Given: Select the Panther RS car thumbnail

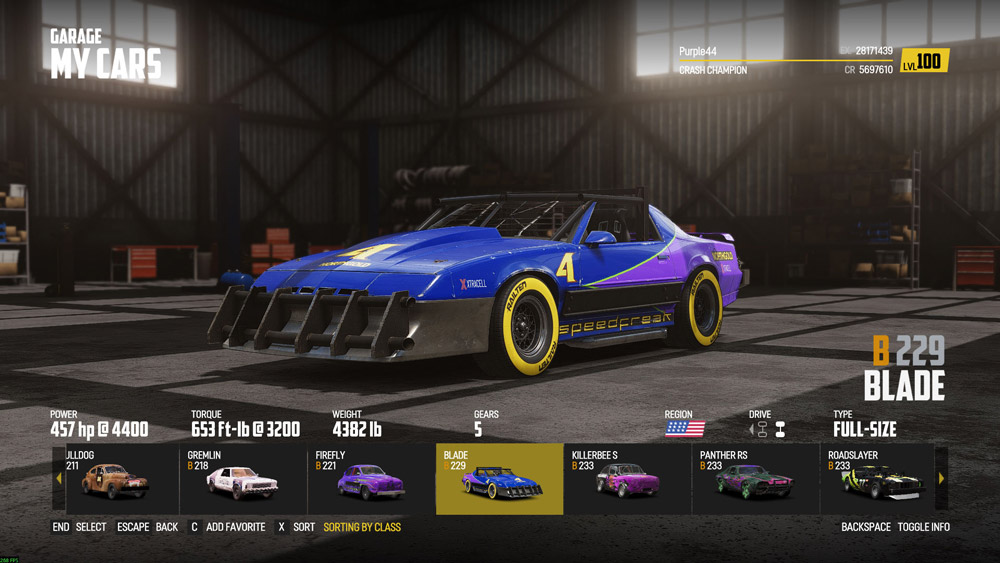Looking at the screenshot, I should (x=755, y=480).
